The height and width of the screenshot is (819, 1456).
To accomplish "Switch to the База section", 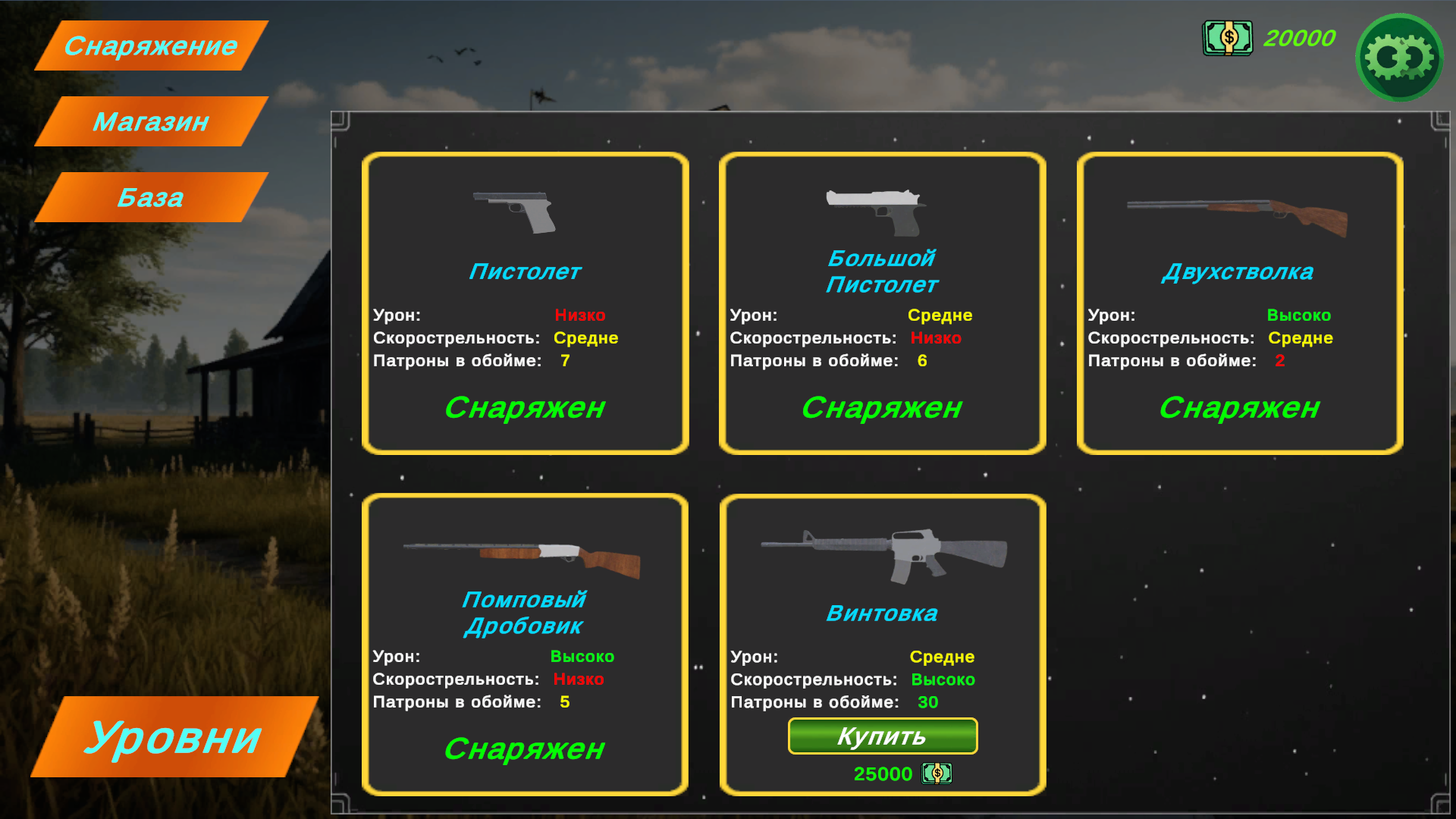I will [x=149, y=197].
